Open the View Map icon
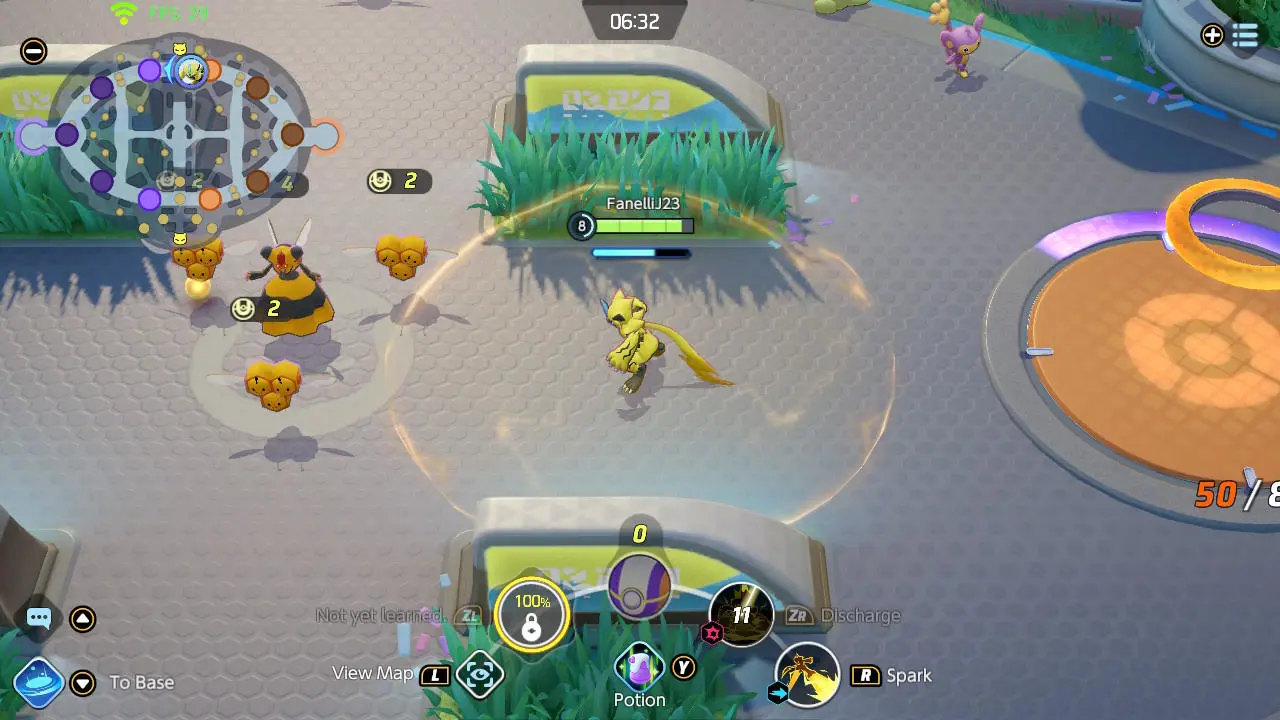 [479, 674]
